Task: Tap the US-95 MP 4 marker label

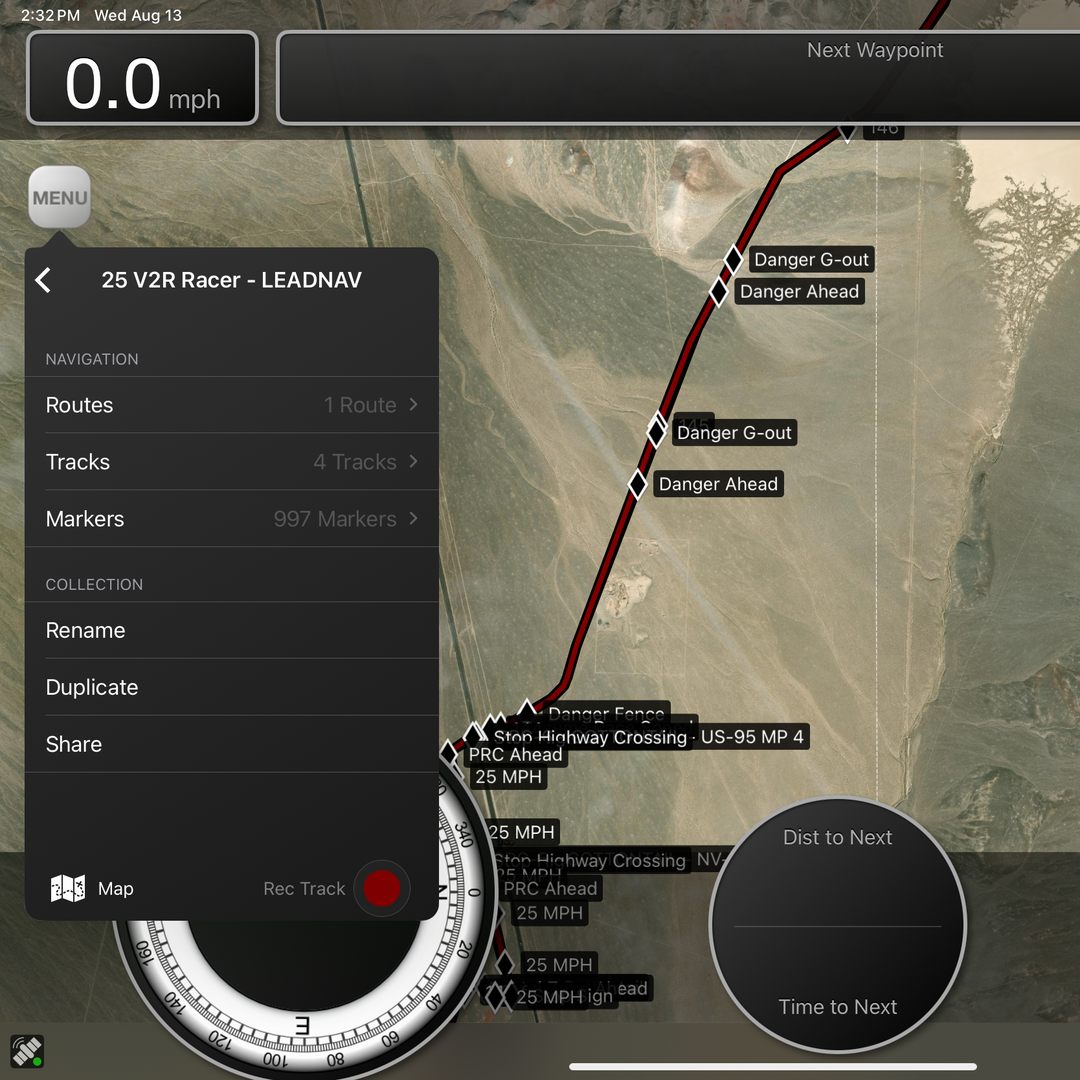Action: pyautogui.click(x=752, y=737)
